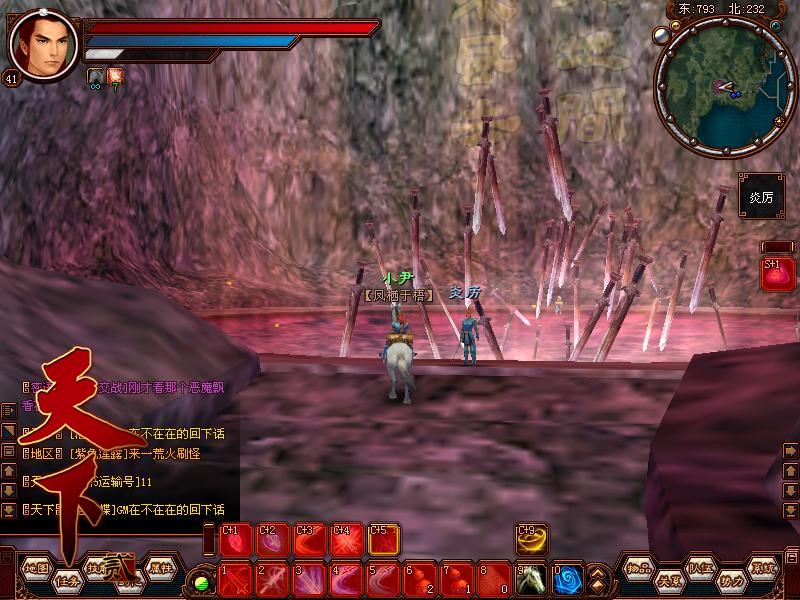Open the 系统 system menu button
This screenshot has width=800, height=600.
tap(765, 567)
